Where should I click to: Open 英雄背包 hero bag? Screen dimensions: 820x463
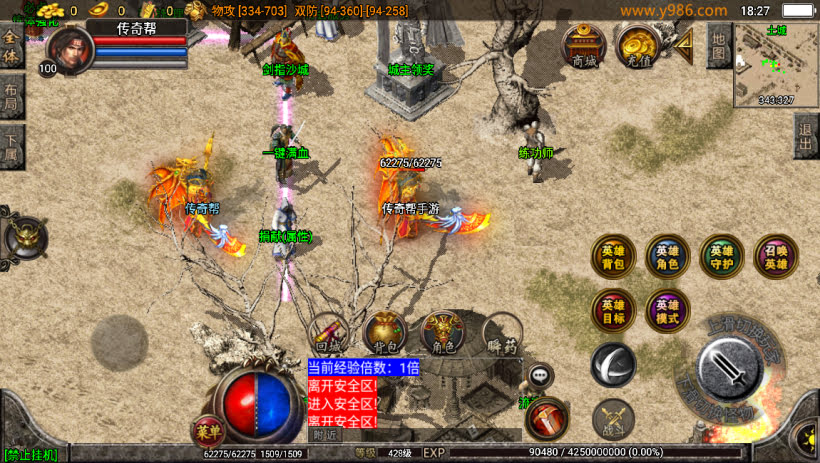613,257
